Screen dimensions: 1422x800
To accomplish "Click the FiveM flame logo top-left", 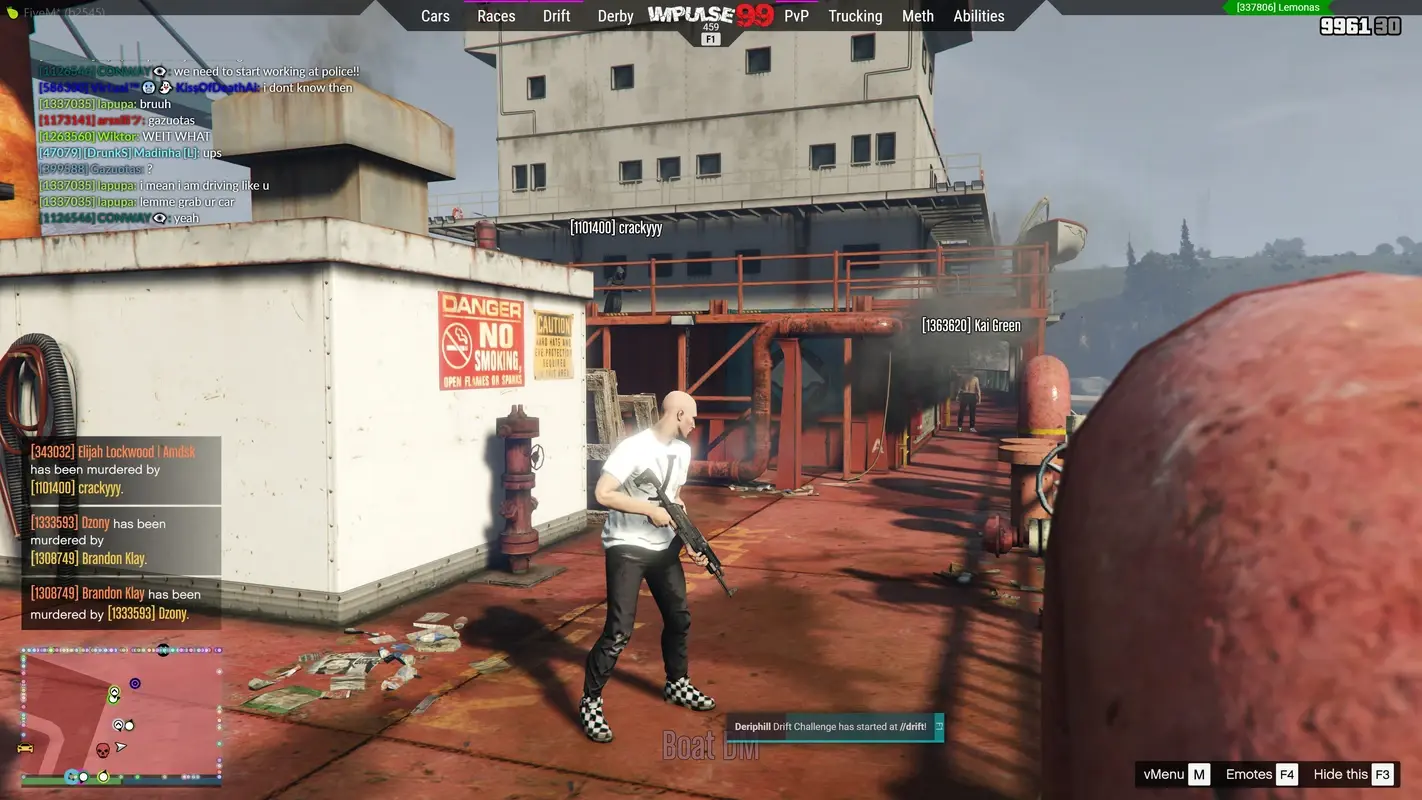I will coord(13,11).
